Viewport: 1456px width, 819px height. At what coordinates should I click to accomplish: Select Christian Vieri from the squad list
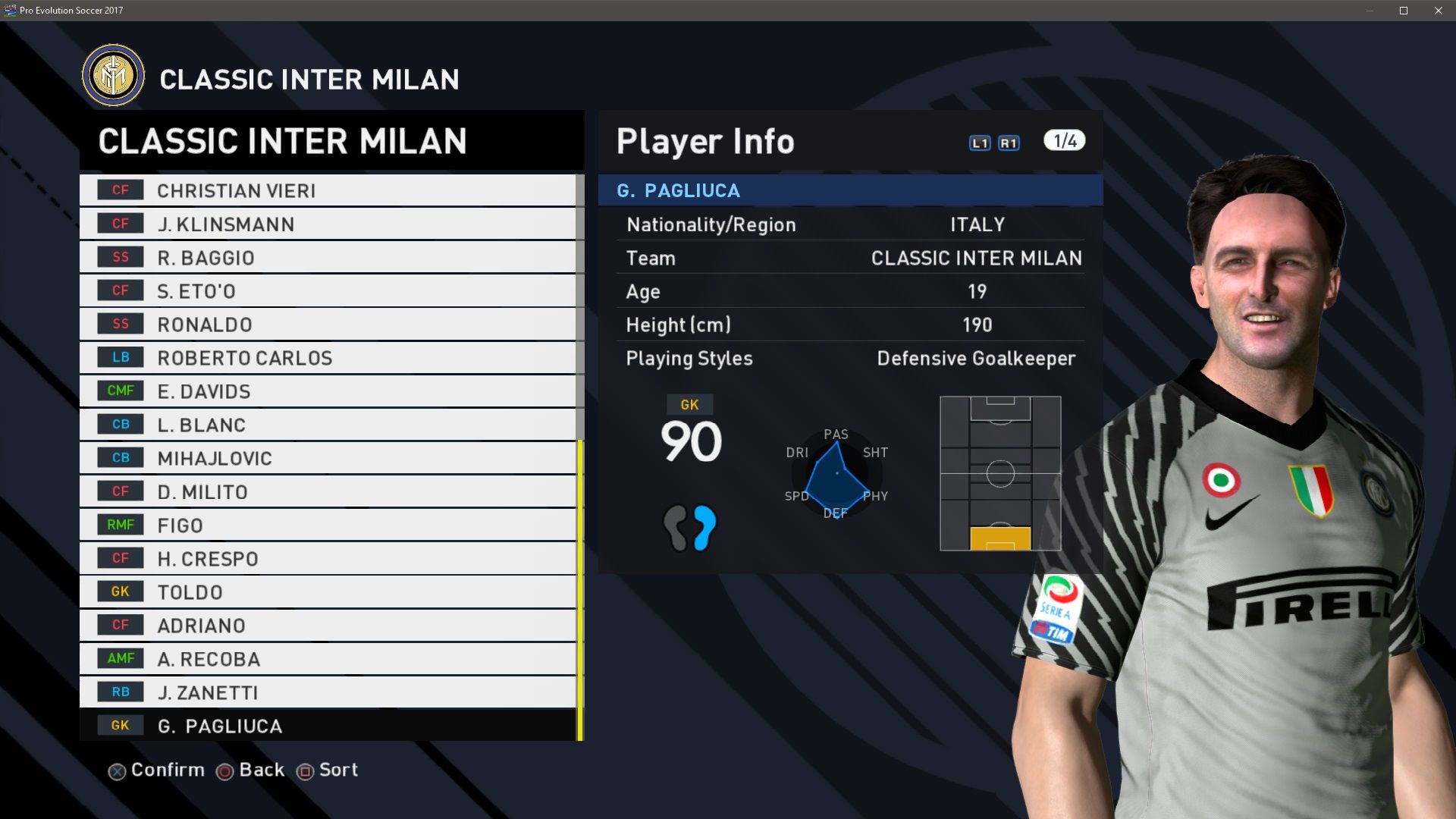point(328,190)
